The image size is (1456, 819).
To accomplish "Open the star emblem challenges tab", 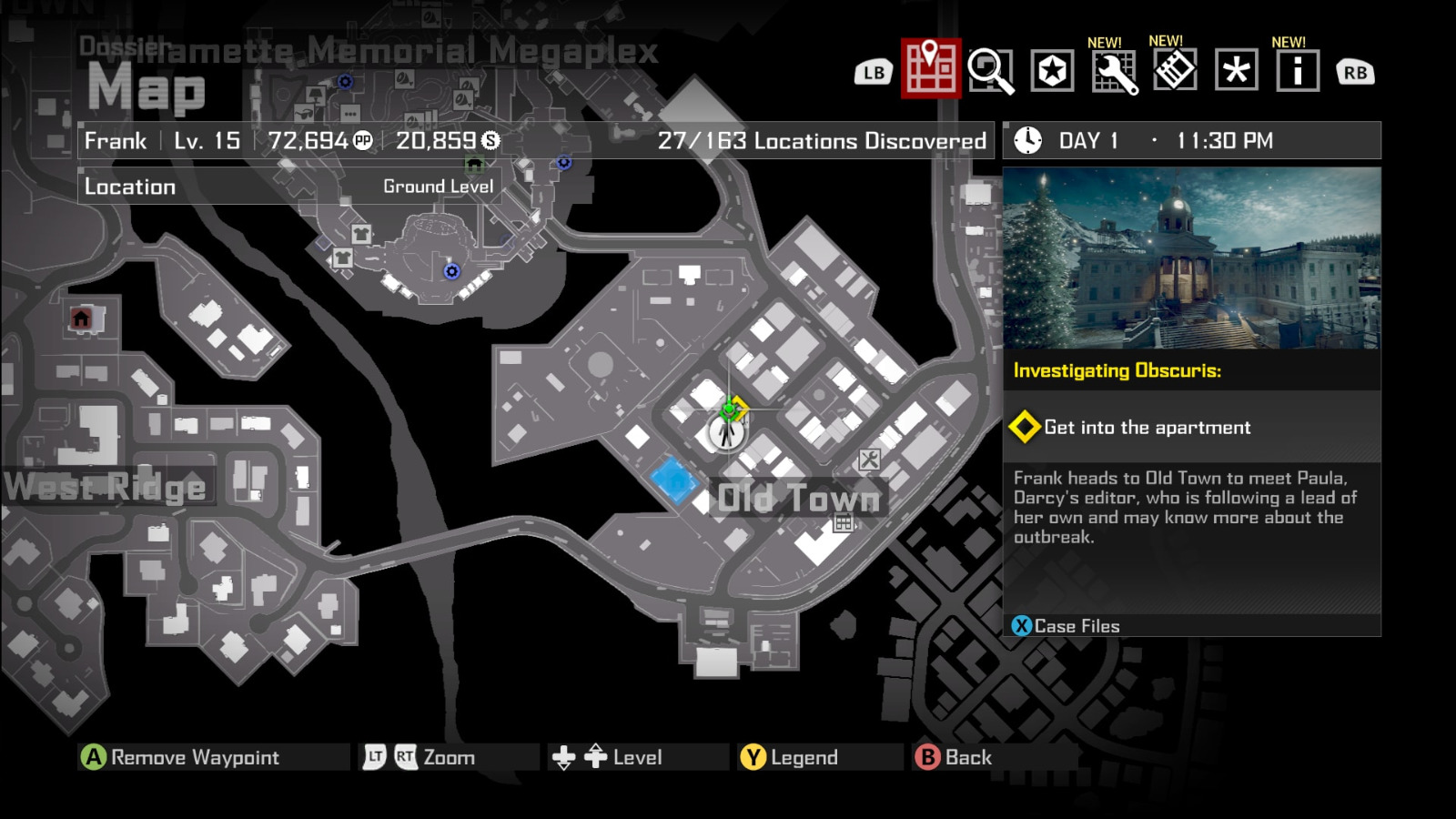I will tap(1053, 71).
